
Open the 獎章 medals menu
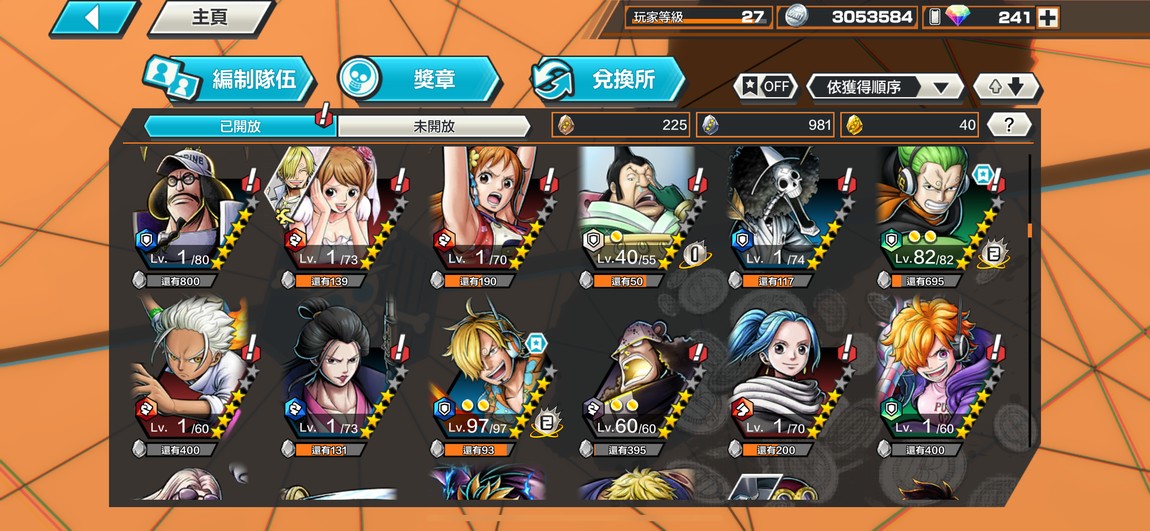(418, 80)
